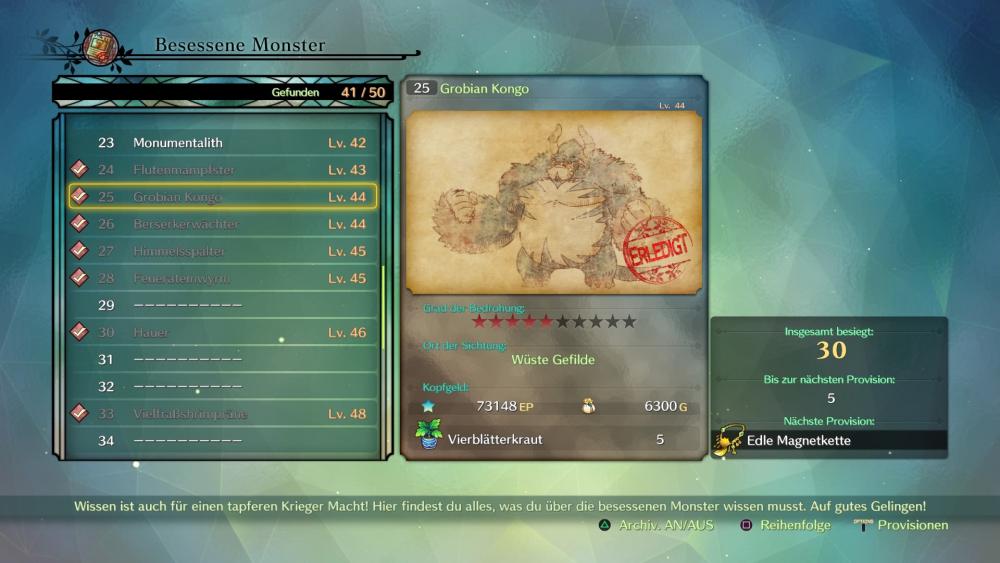Click the unknown monster entry 32
Viewport: 1000px width, 563px height.
pyautogui.click(x=222, y=386)
